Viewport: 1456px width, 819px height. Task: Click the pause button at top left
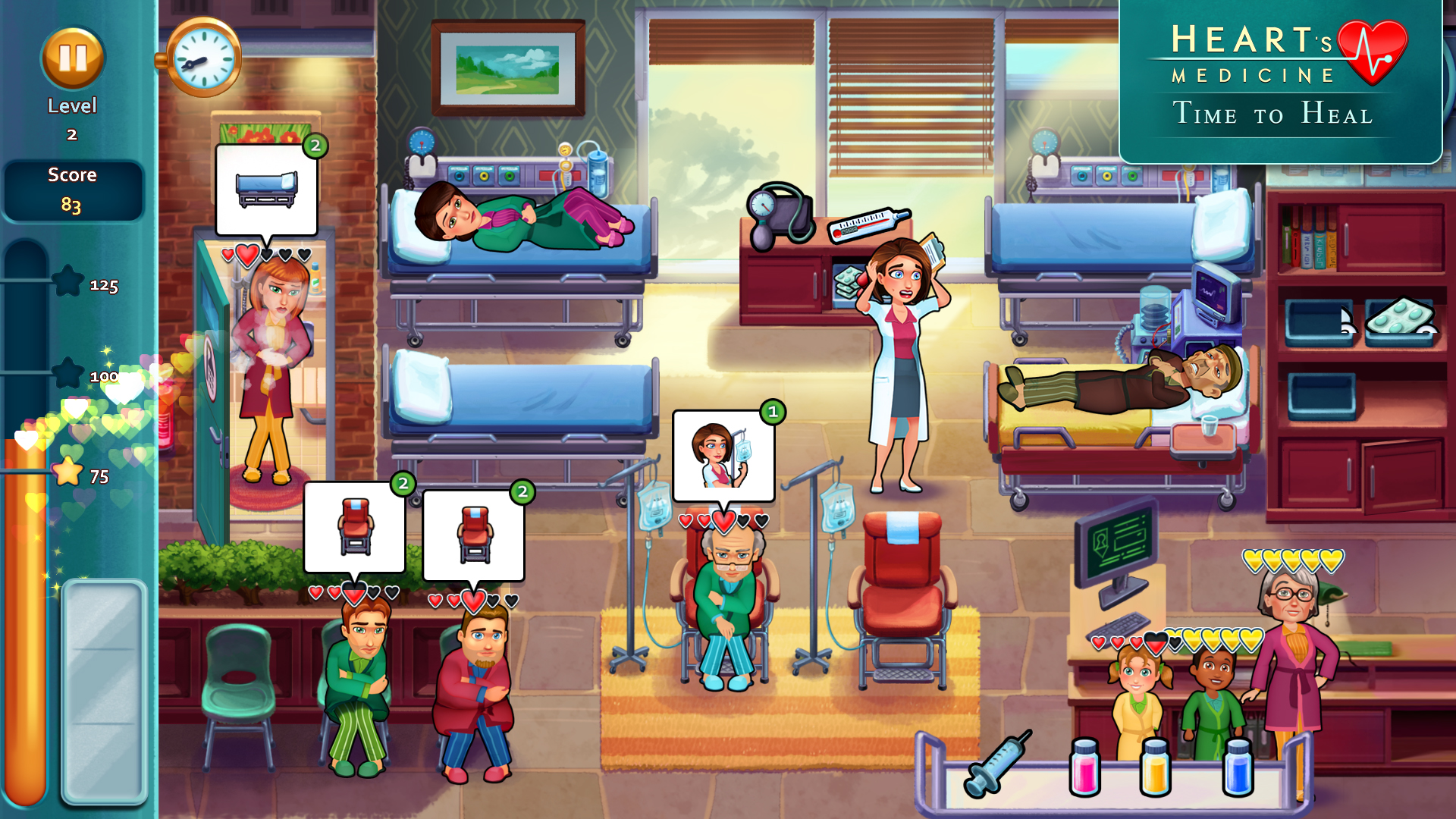click(x=72, y=57)
